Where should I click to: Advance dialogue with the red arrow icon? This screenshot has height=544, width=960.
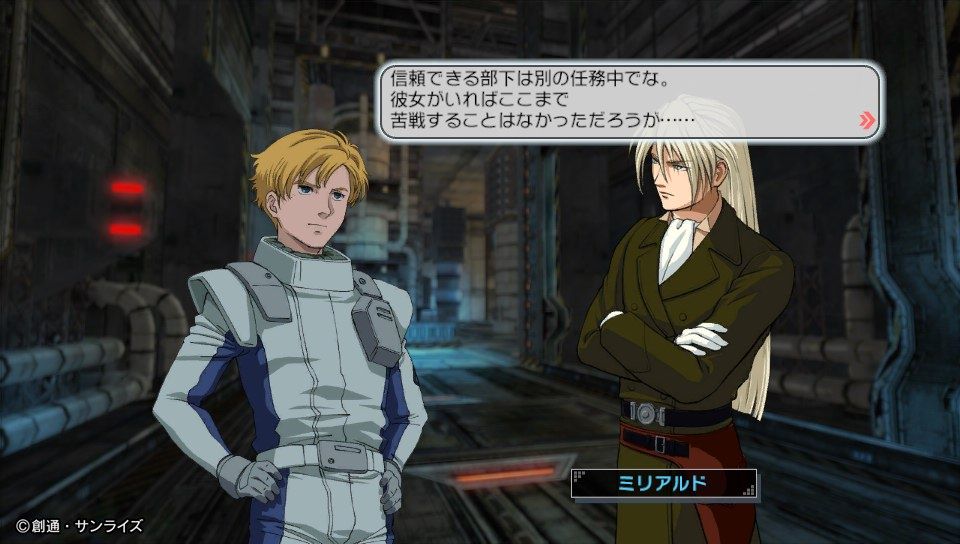point(866,122)
